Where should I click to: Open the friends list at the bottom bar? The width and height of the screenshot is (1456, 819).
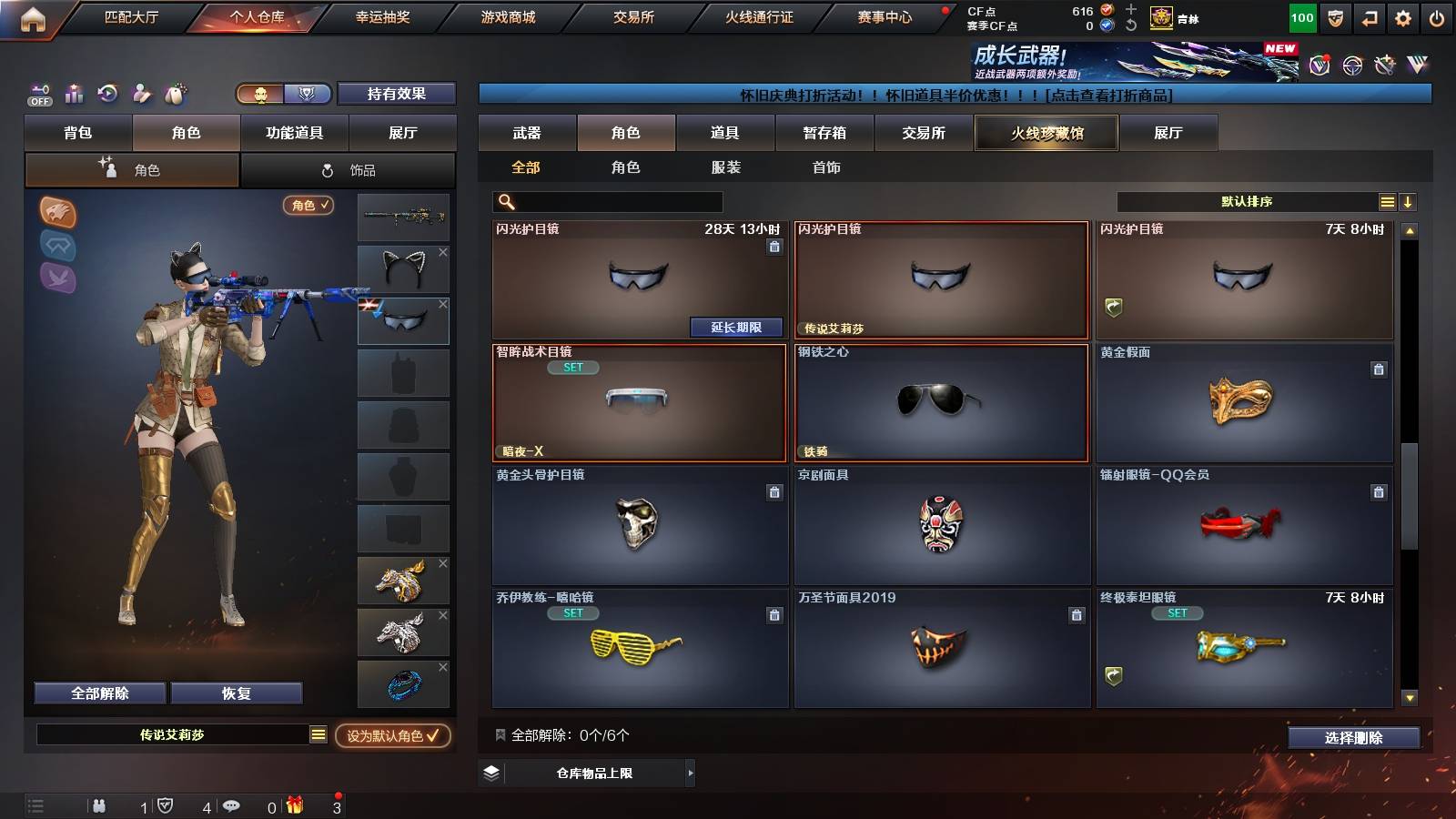[x=100, y=805]
